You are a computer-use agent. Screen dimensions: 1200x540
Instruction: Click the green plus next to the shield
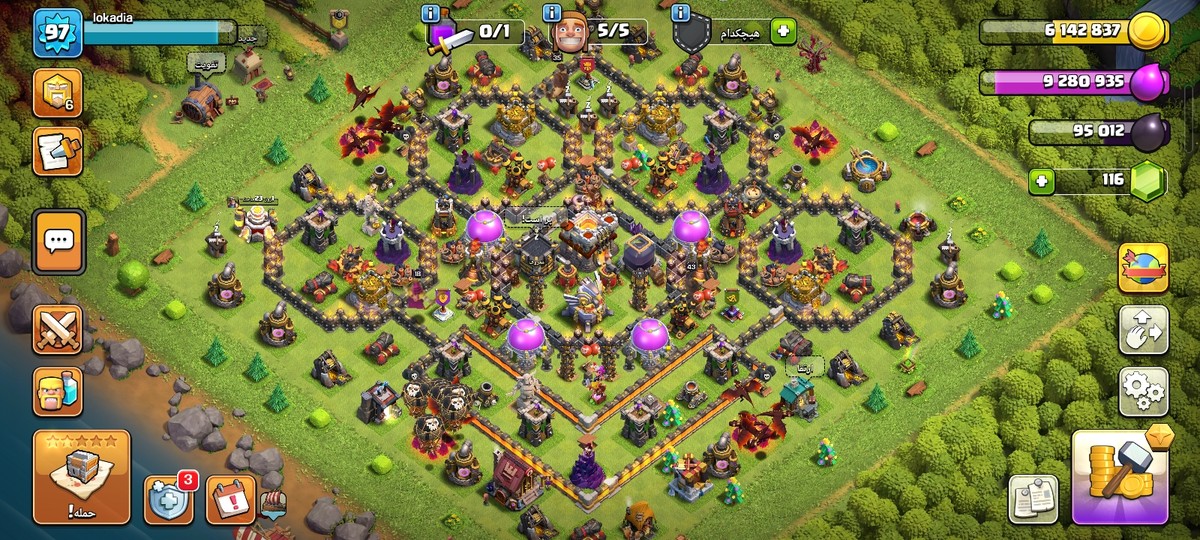tap(781, 32)
